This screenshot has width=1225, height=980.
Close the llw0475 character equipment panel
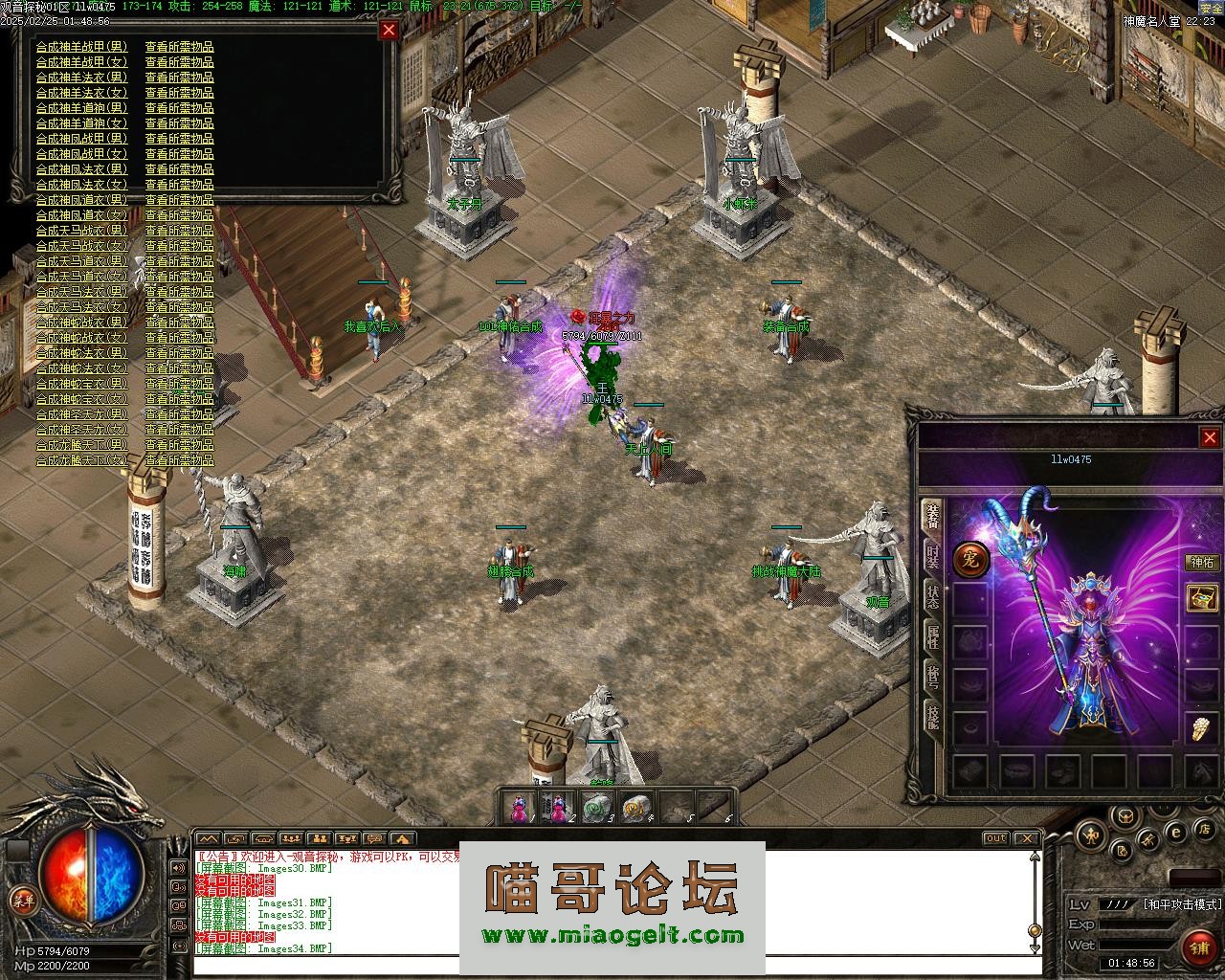point(1209,437)
